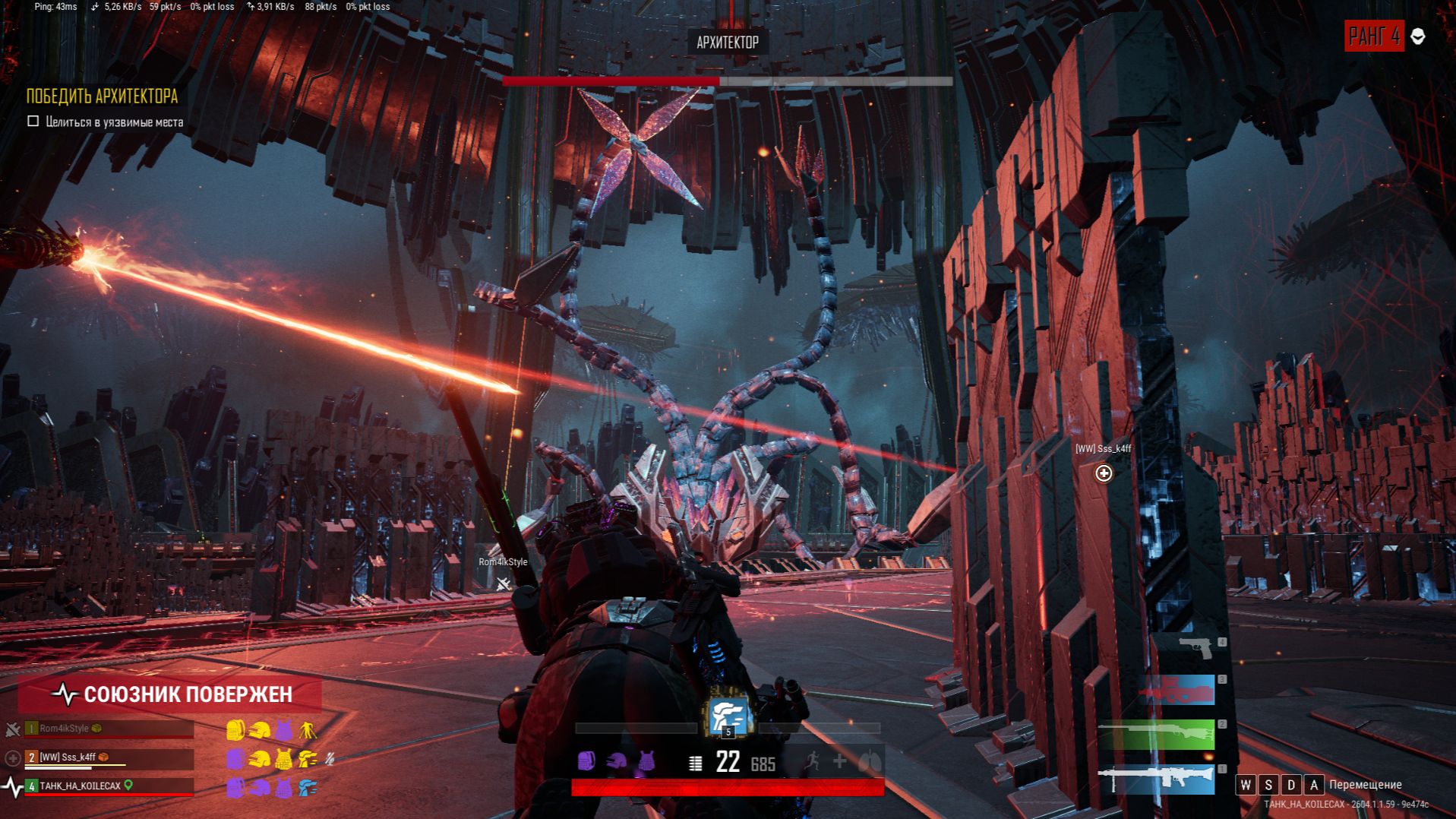Viewport: 1456px width, 819px height.
Task: Select the pistol weapon slot
Action: [x=1195, y=647]
